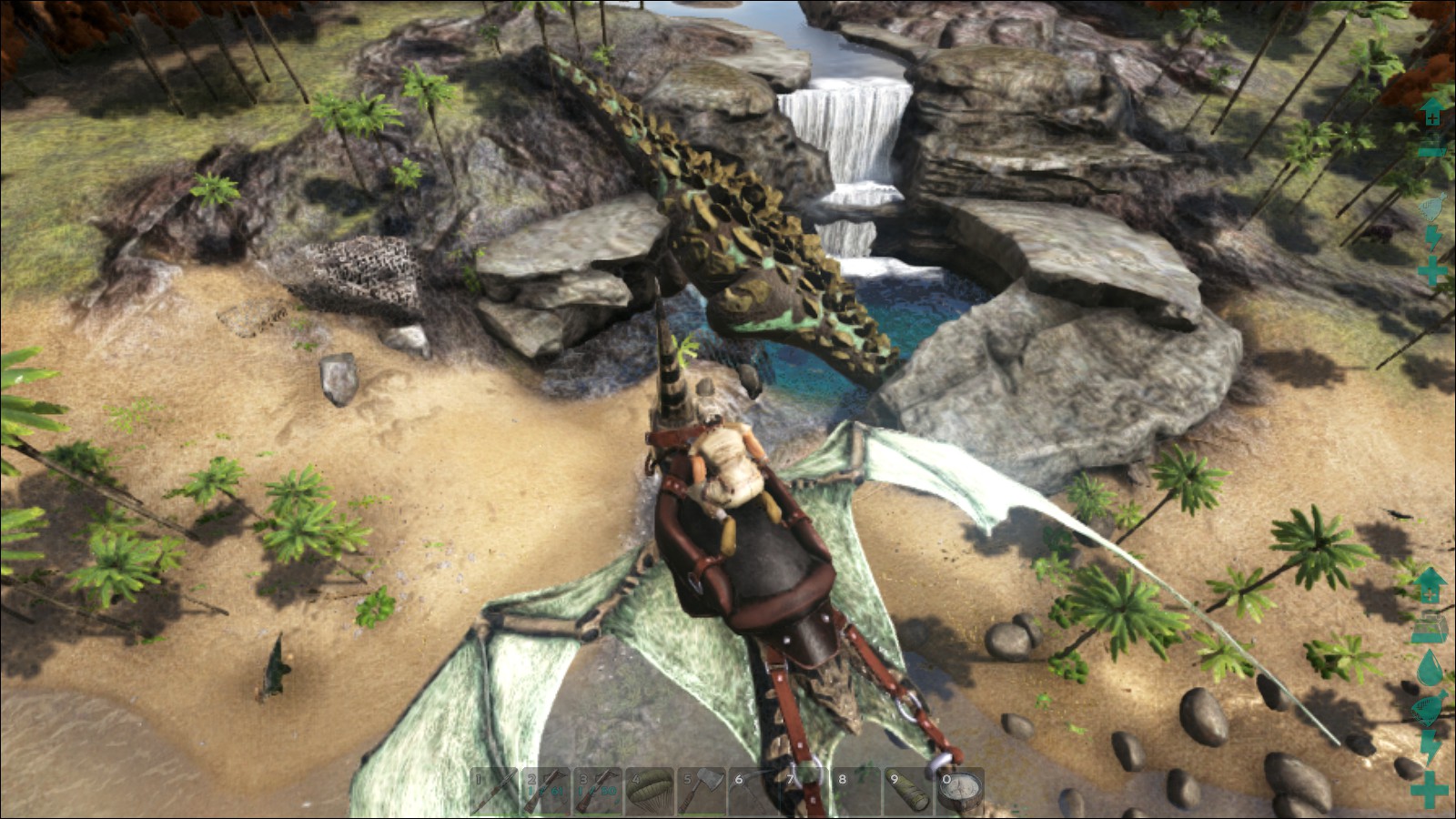Select the spear in hotbar slot 1
This screenshot has height=819, width=1456.
[494, 792]
